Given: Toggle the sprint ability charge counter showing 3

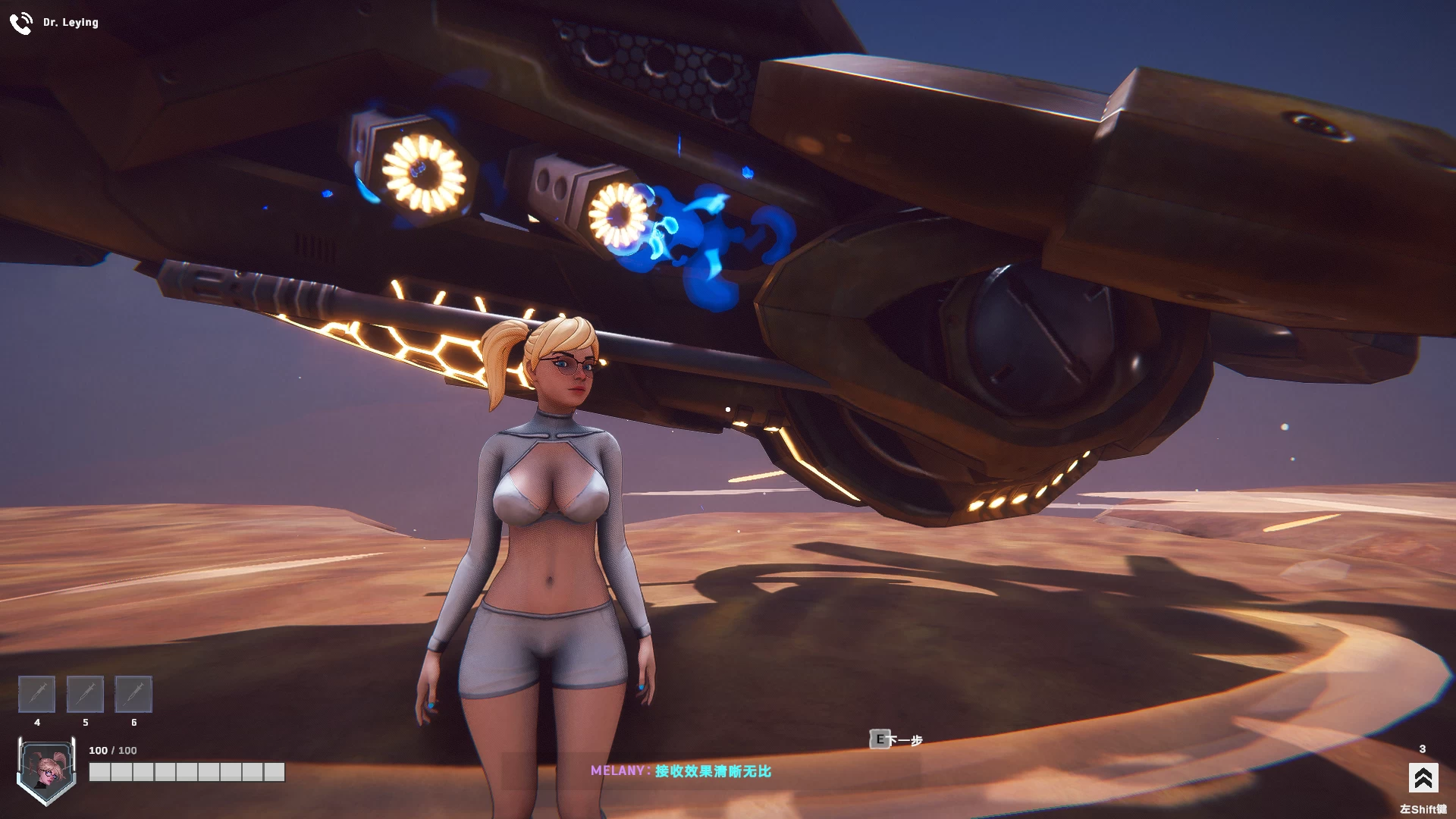Looking at the screenshot, I should [1423, 749].
